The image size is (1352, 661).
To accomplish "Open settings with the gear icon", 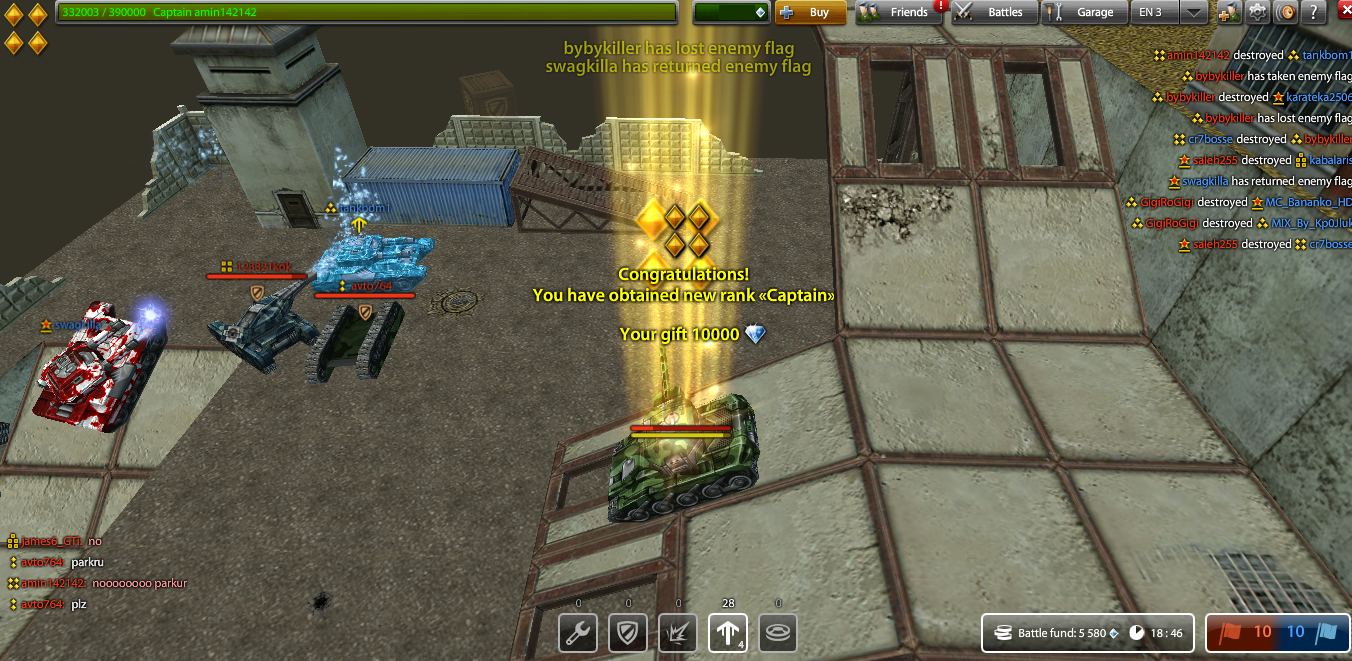I will click(x=1258, y=13).
